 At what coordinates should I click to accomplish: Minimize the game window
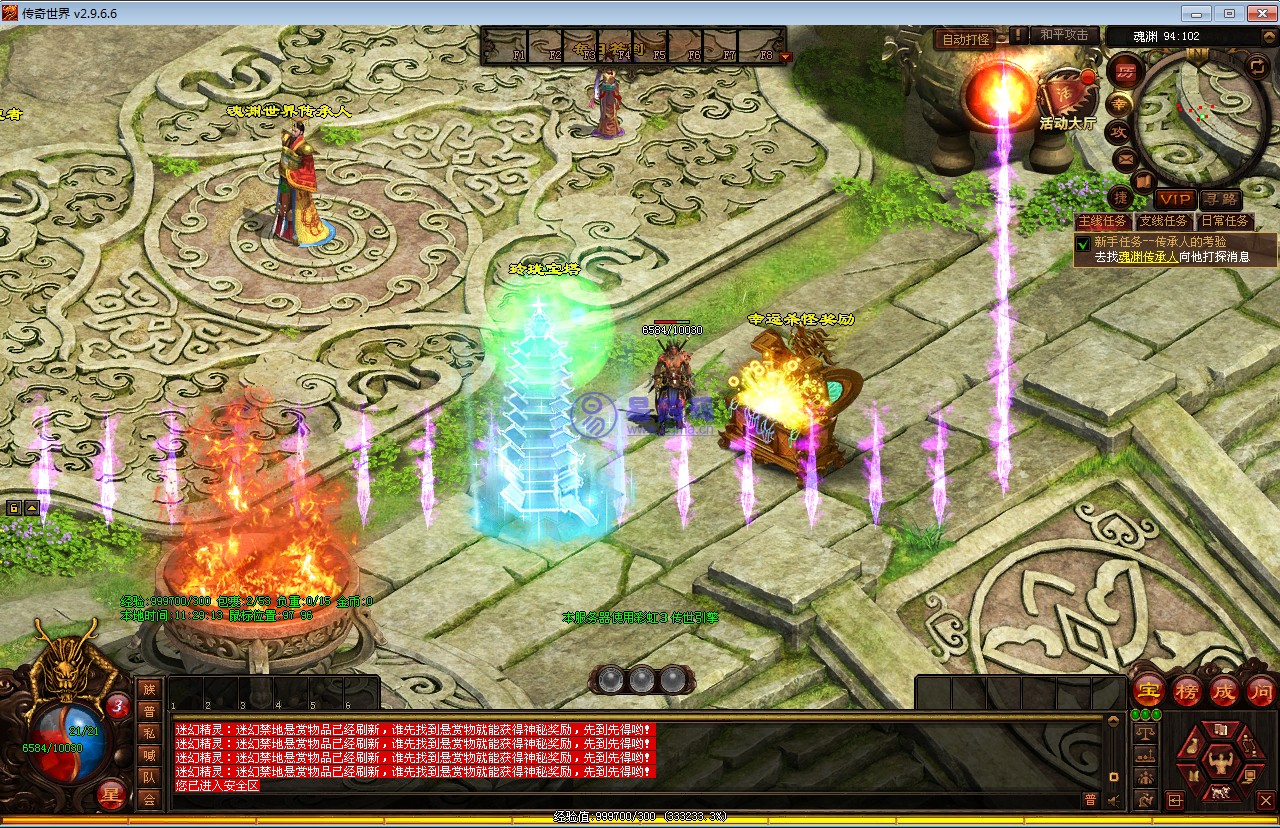pos(1196,13)
